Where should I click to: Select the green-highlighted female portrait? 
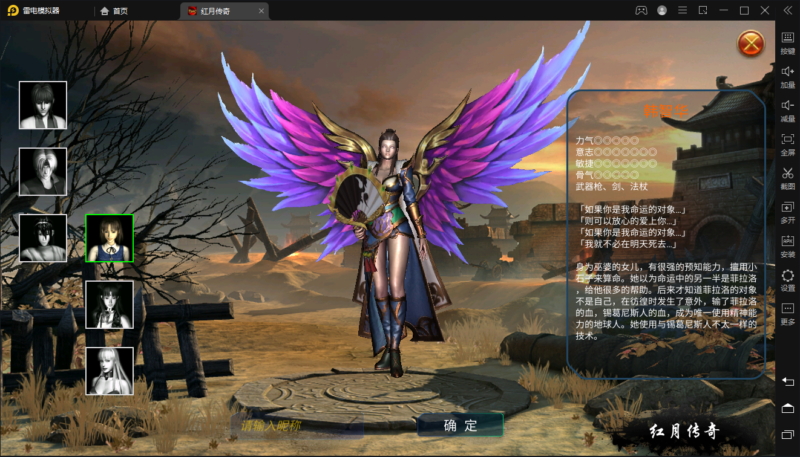pyautogui.click(x=110, y=238)
